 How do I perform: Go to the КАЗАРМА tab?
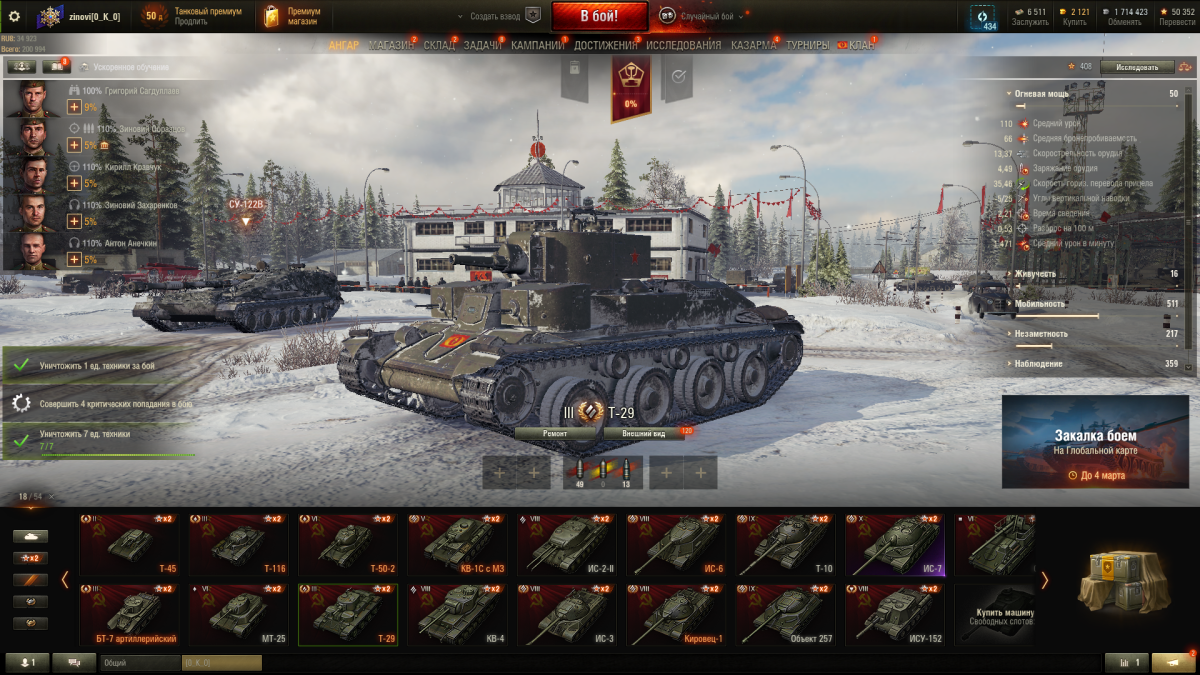coord(753,45)
